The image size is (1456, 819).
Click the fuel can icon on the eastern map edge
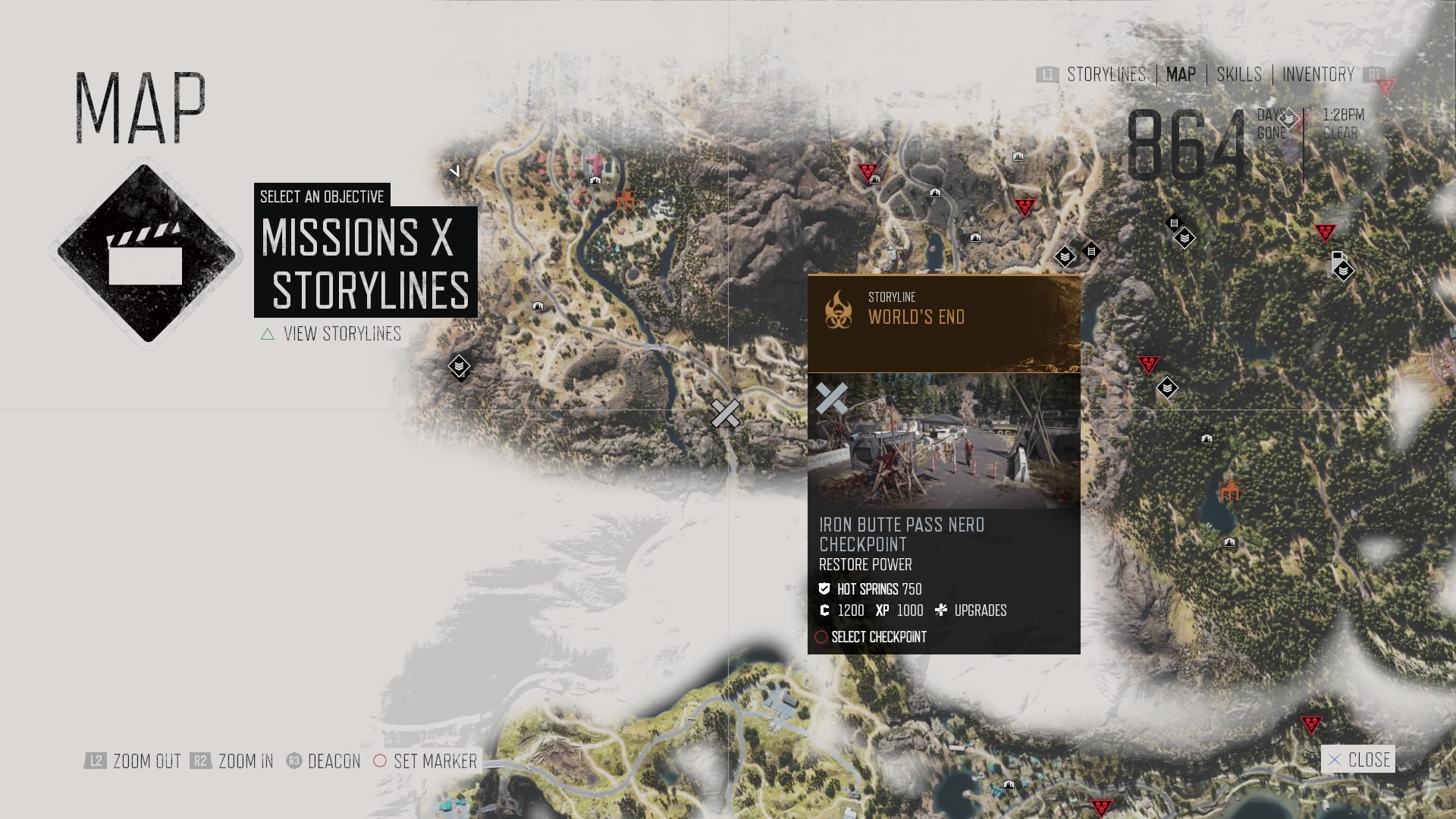tap(1337, 258)
